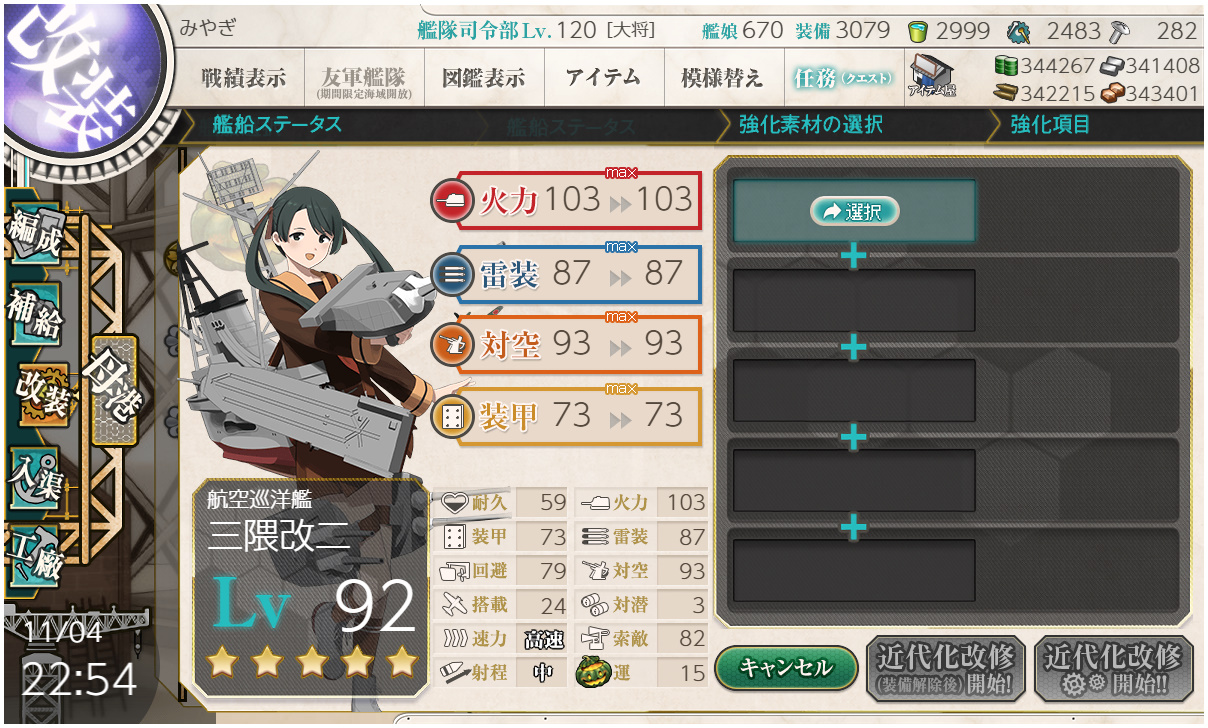Click the 選択 material select button
Screen dimensions: 1208x728
(854, 211)
